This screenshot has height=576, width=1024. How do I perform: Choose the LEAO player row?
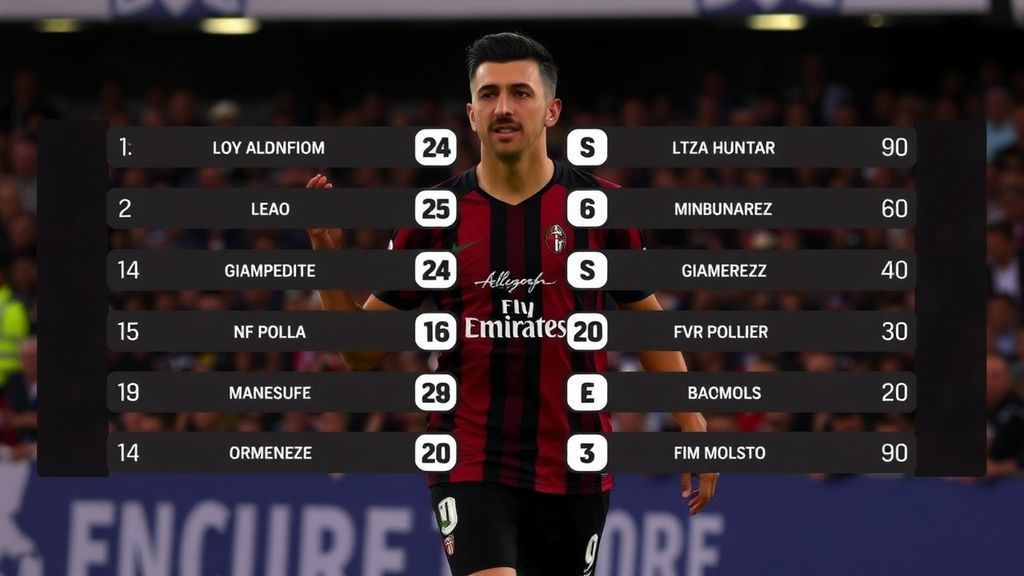(270, 209)
